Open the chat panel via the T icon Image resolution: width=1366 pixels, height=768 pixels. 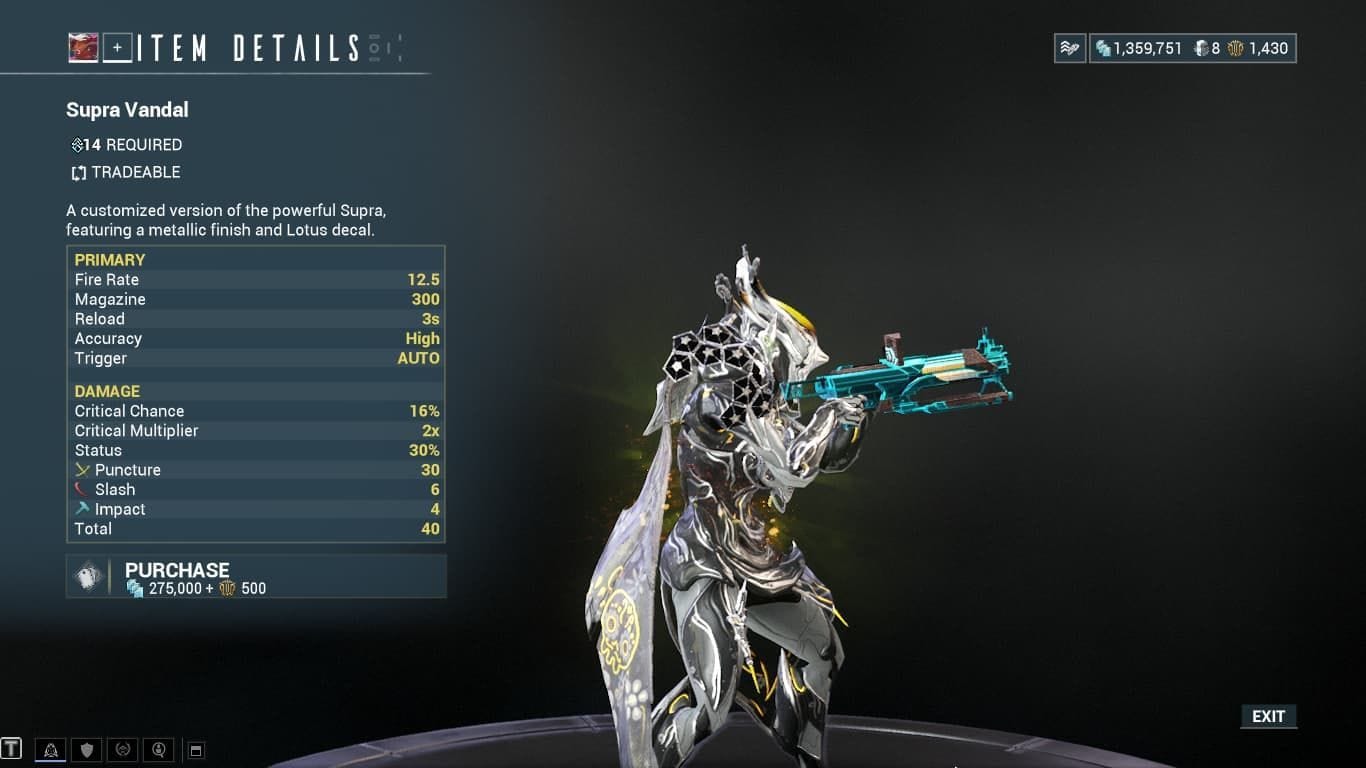[x=12, y=749]
